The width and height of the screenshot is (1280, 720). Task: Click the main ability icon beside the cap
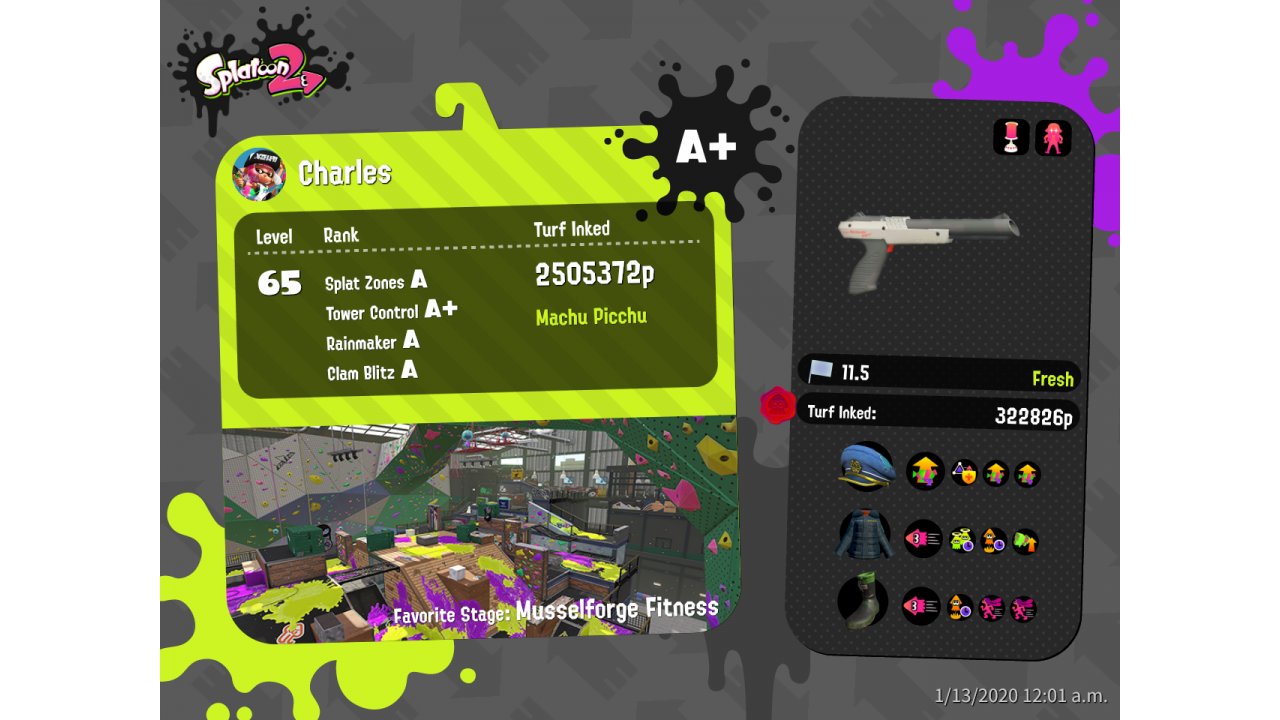pyautogui.click(x=925, y=471)
